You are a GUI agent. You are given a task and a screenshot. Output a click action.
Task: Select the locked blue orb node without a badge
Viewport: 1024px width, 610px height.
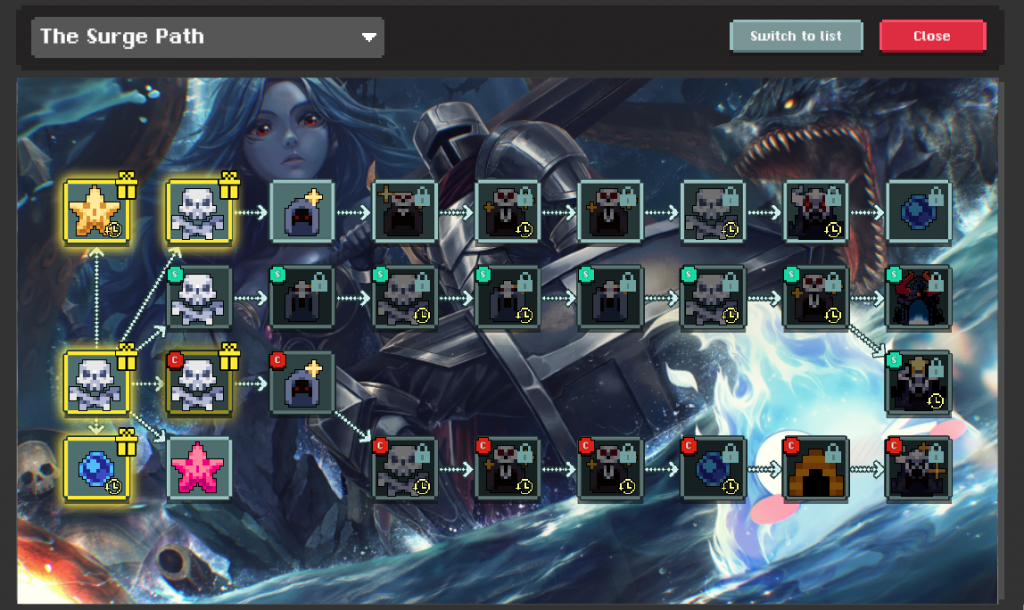(x=918, y=212)
